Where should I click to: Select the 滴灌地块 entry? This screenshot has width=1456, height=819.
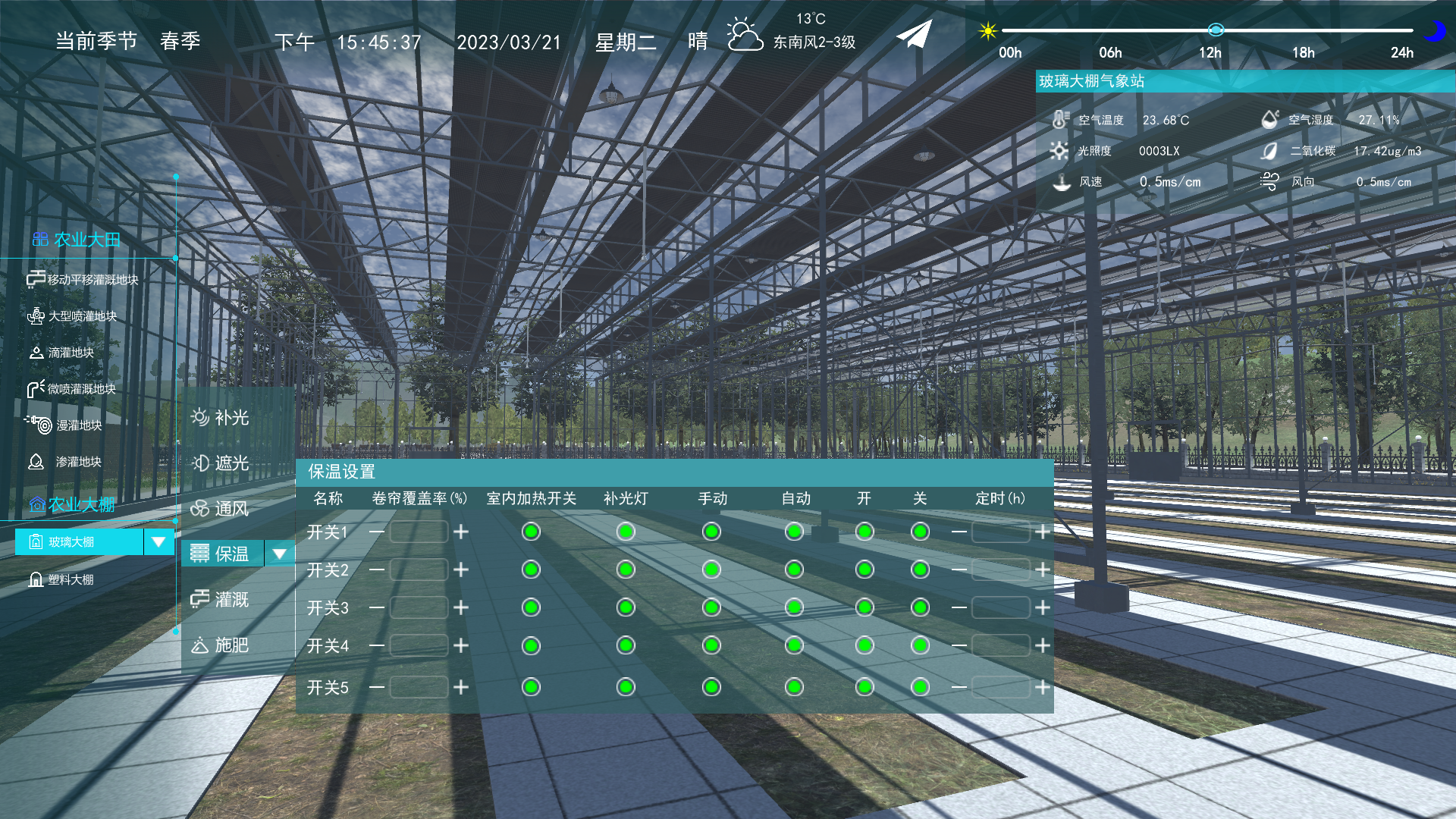tap(62, 353)
